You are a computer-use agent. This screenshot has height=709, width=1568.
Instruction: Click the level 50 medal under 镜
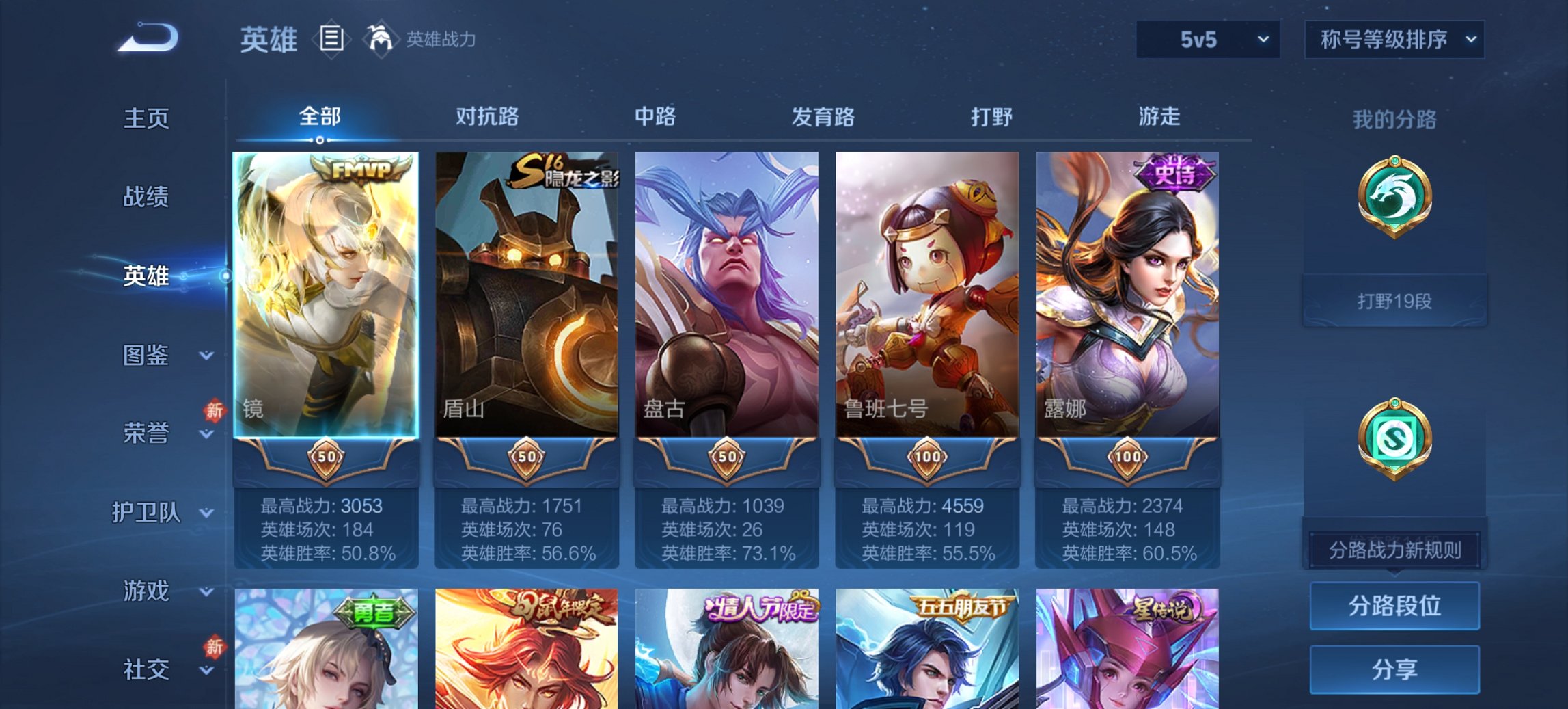tap(327, 457)
